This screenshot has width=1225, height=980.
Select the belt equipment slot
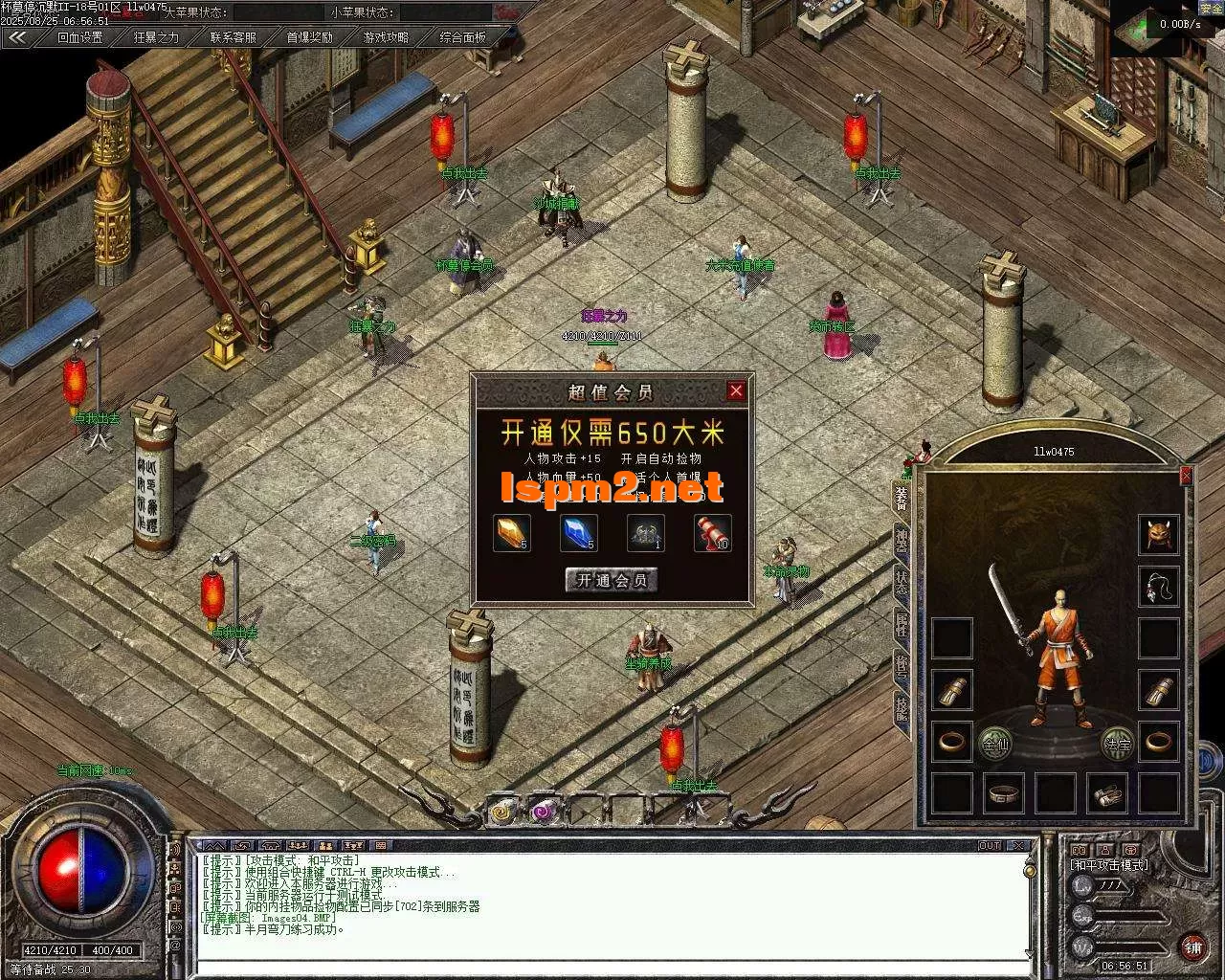1004,793
